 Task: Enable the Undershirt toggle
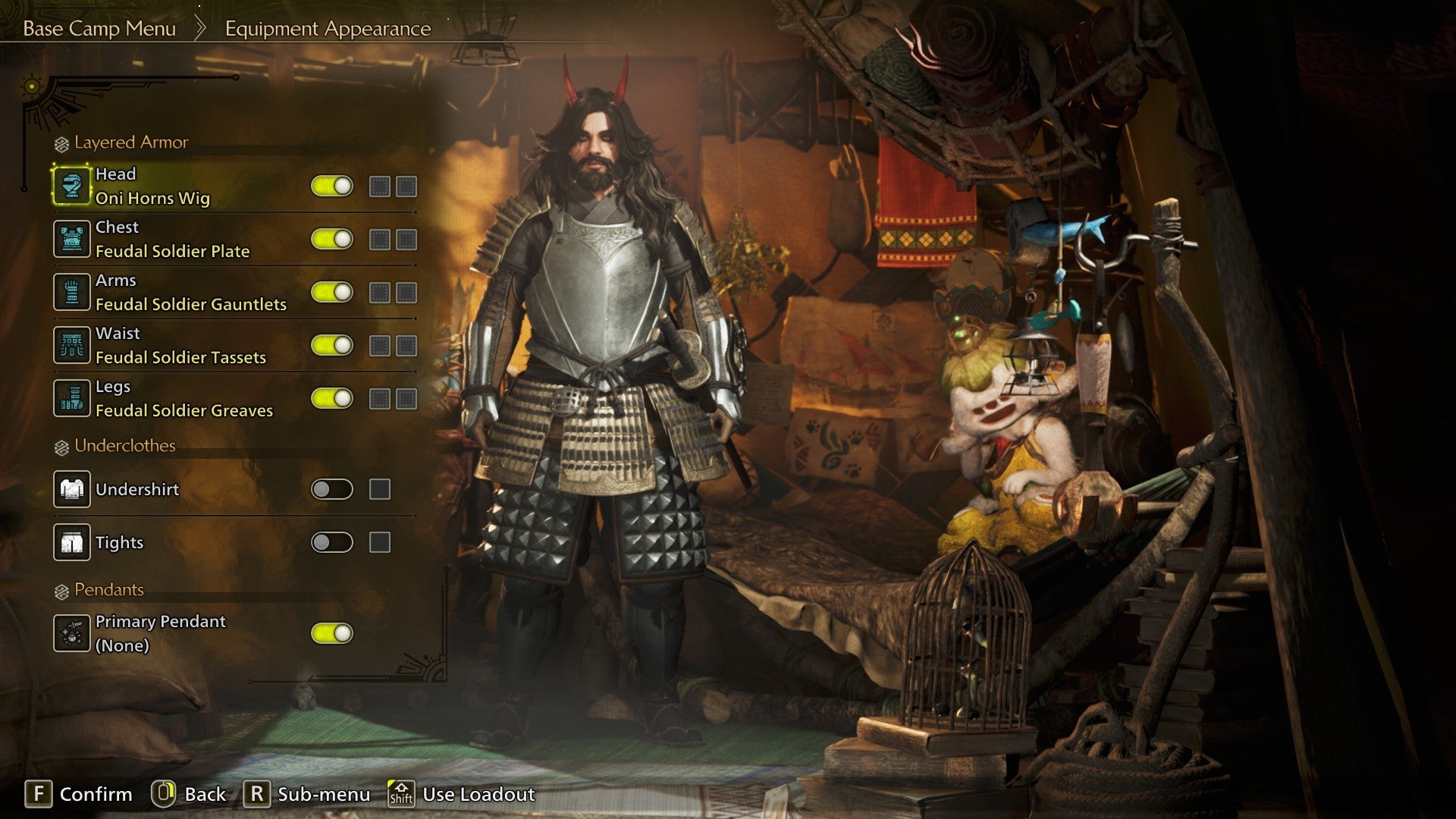[x=331, y=489]
